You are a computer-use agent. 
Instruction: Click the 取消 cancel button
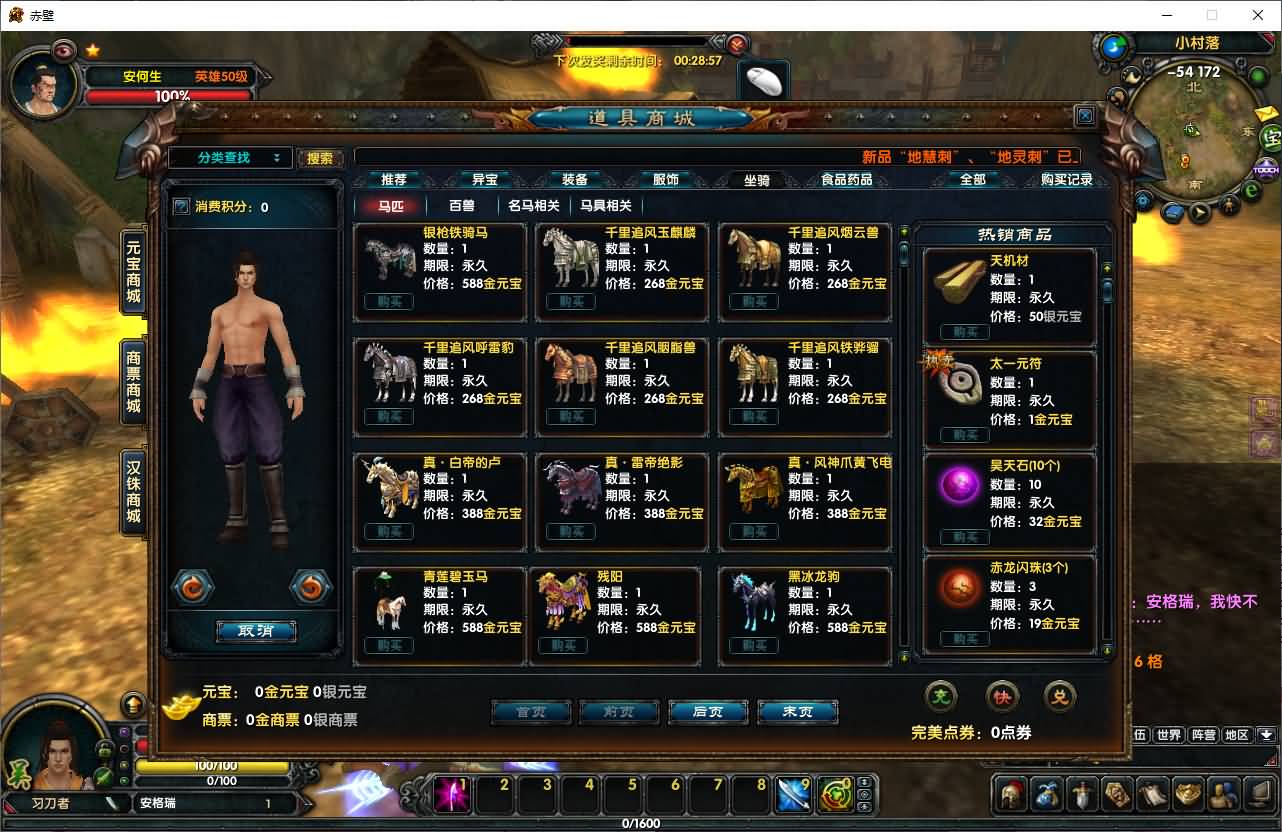[x=255, y=631]
